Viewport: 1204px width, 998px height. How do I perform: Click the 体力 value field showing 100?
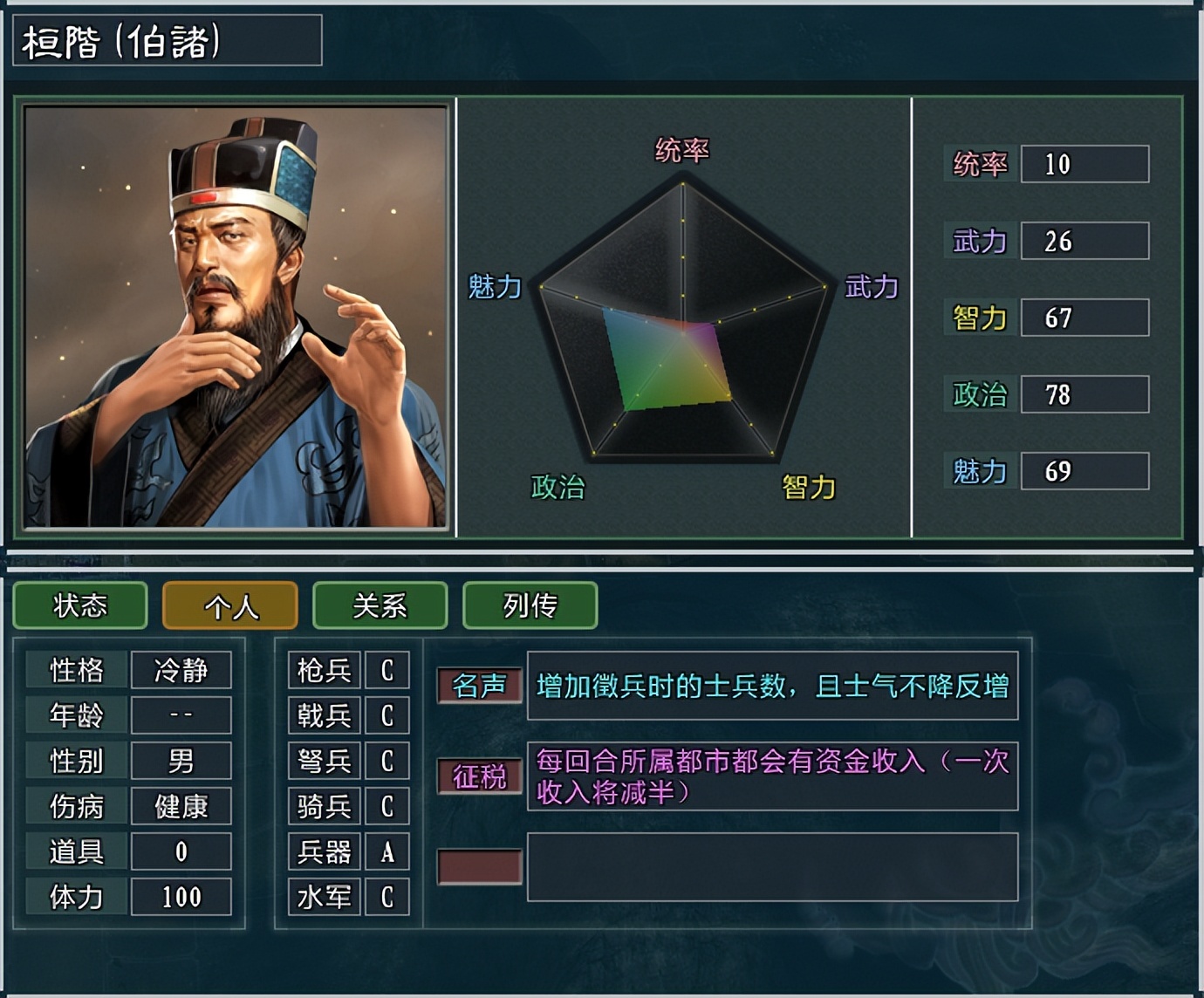[181, 896]
